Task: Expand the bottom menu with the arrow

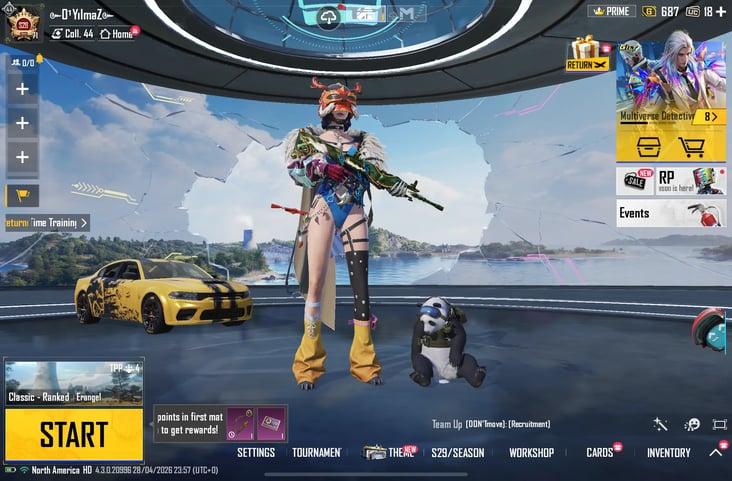Action: coord(716,453)
